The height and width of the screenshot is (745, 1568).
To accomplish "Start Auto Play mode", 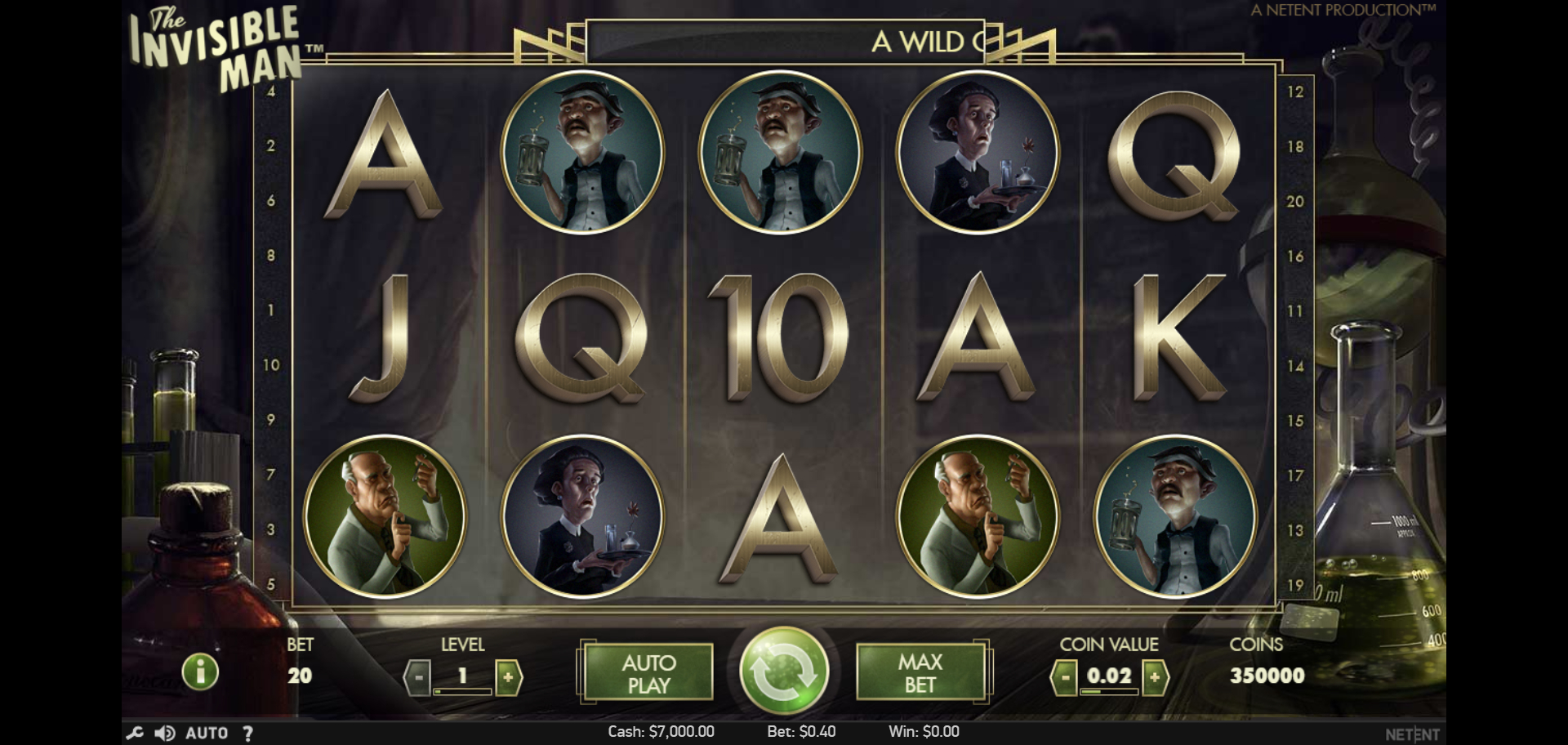I will click(x=648, y=673).
